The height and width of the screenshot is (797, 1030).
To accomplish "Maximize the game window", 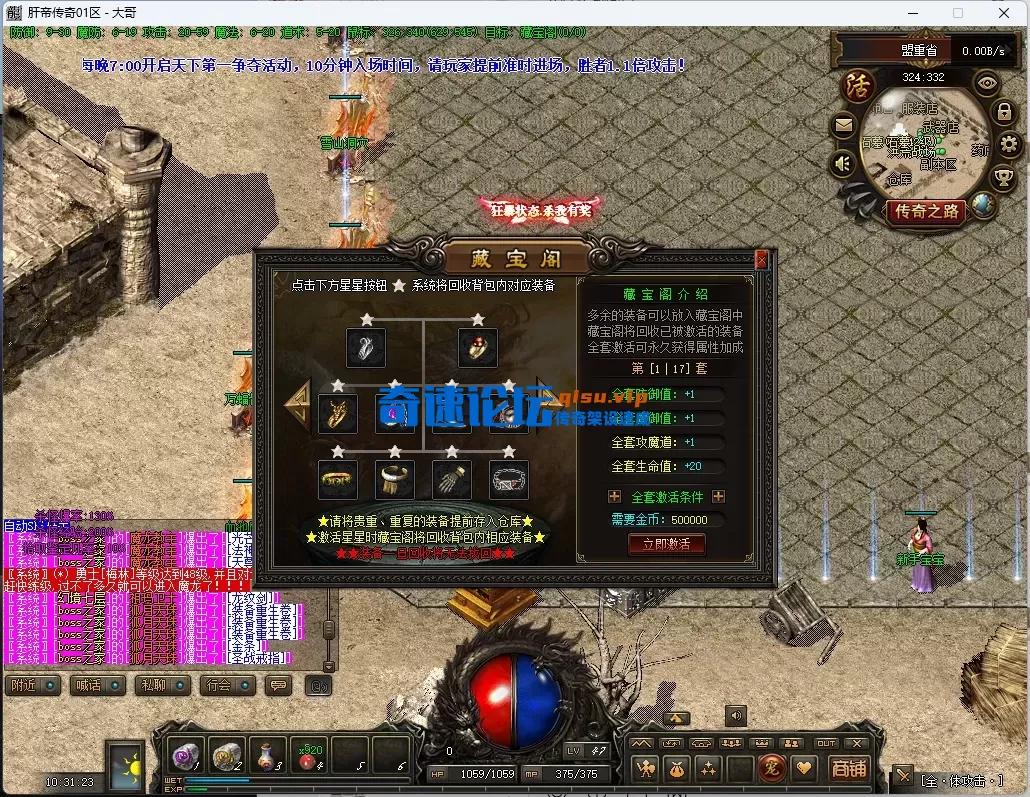I will pos(958,13).
